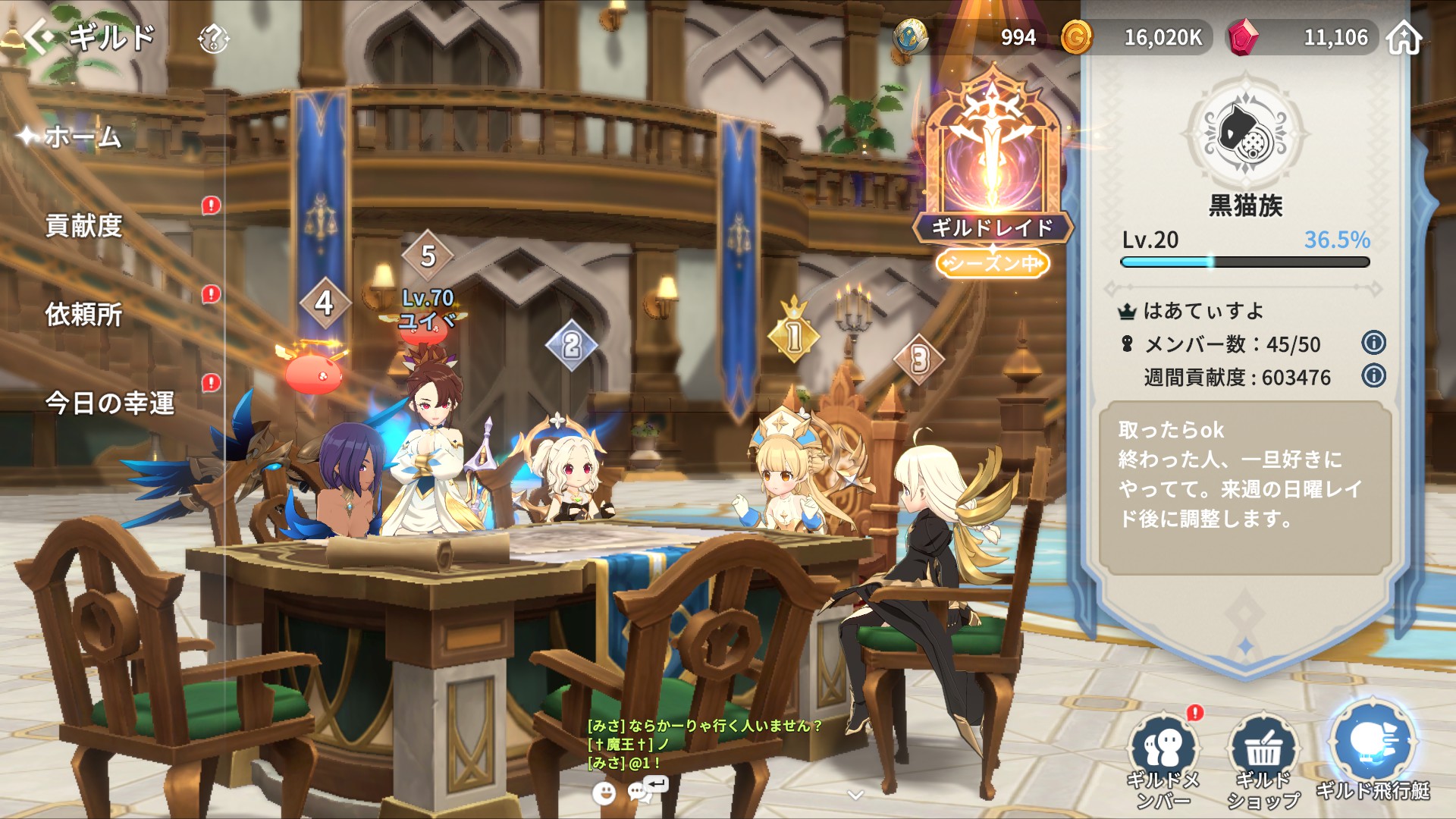Viewport: 1456px width, 819px height.
Task: Open 今日の幸運 menu entry
Action: coord(110,403)
